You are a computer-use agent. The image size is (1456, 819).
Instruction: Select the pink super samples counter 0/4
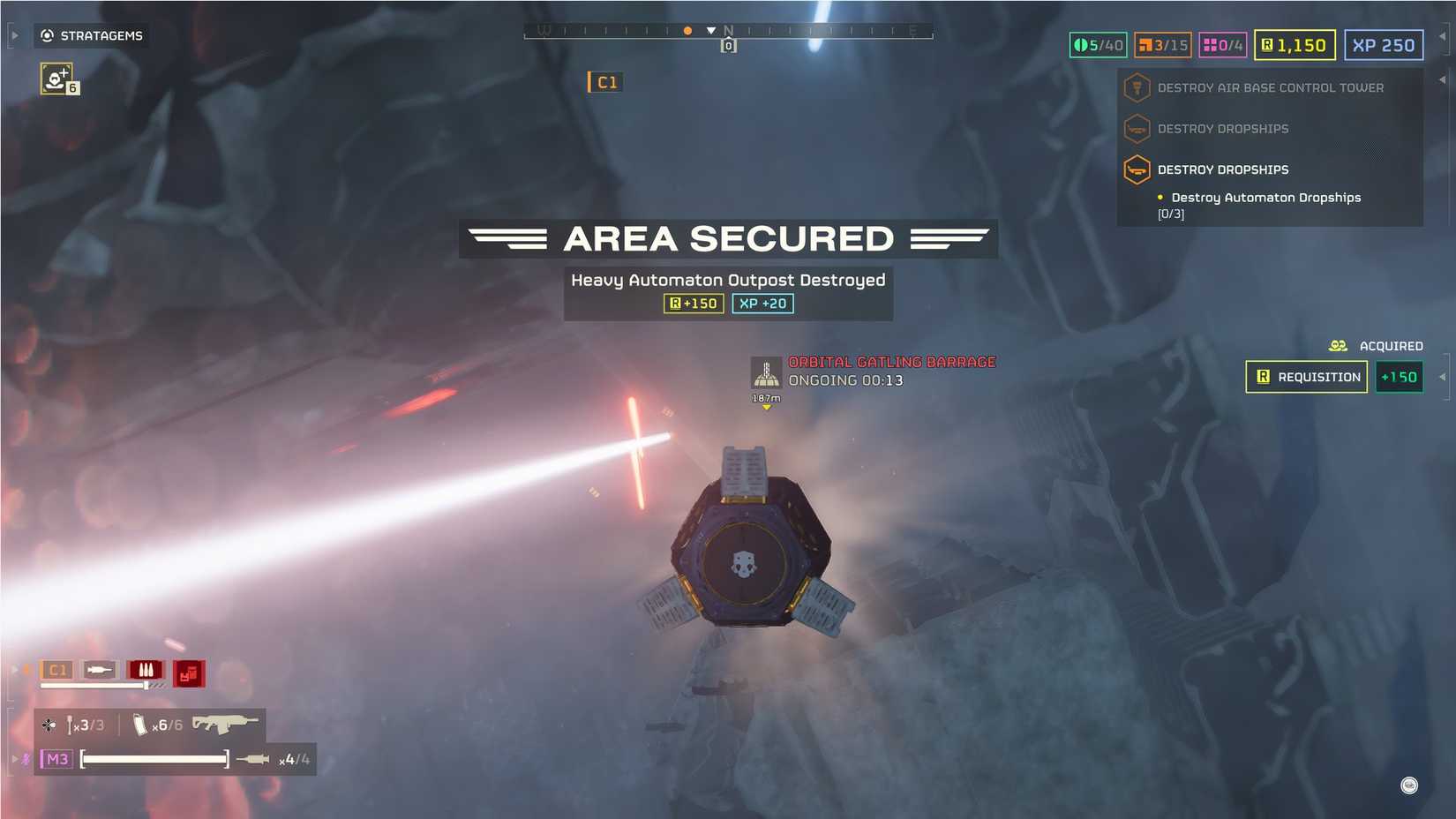coord(1225,45)
